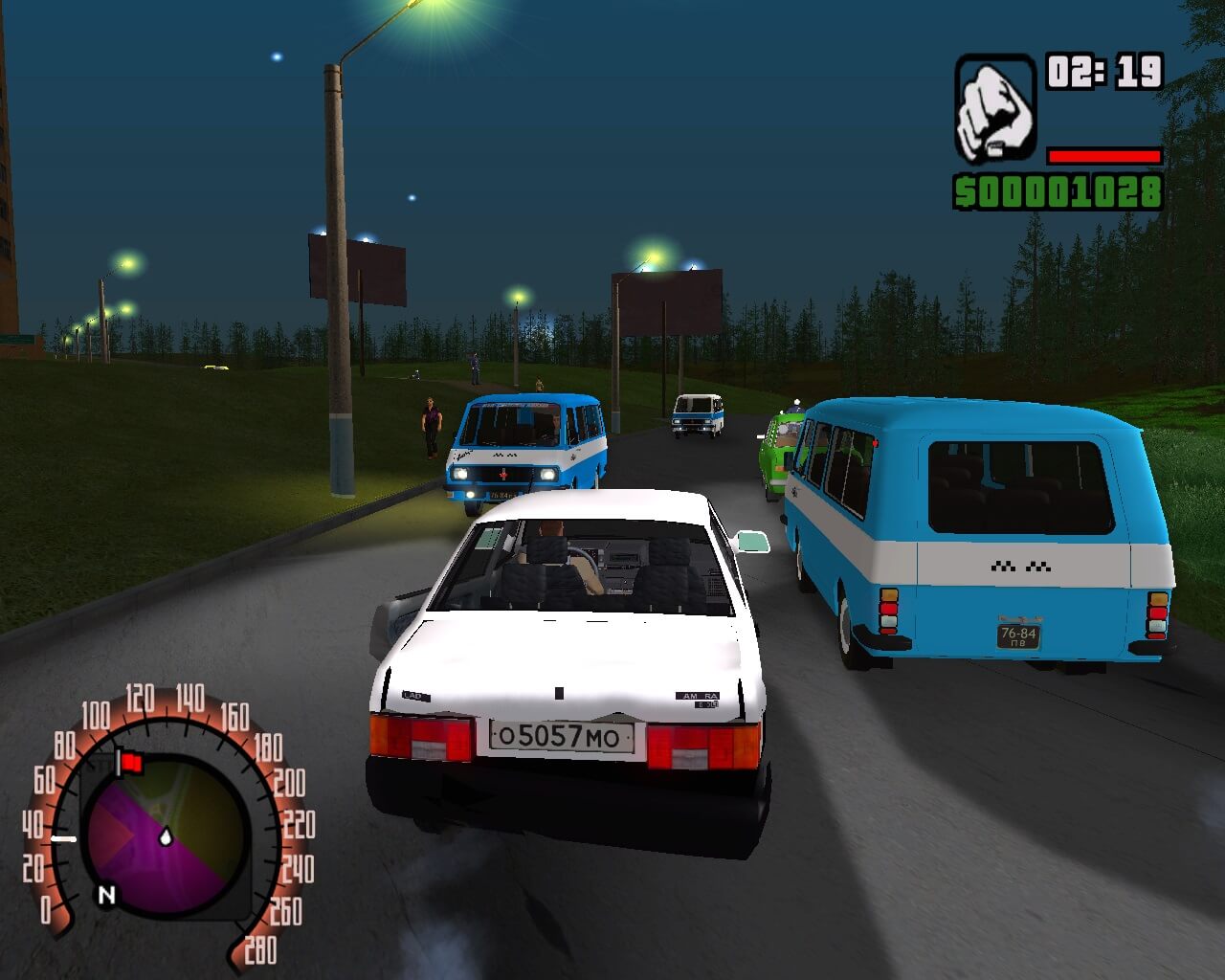Select the red flag marker on radar
The height and width of the screenshot is (980, 1225).
129,763
